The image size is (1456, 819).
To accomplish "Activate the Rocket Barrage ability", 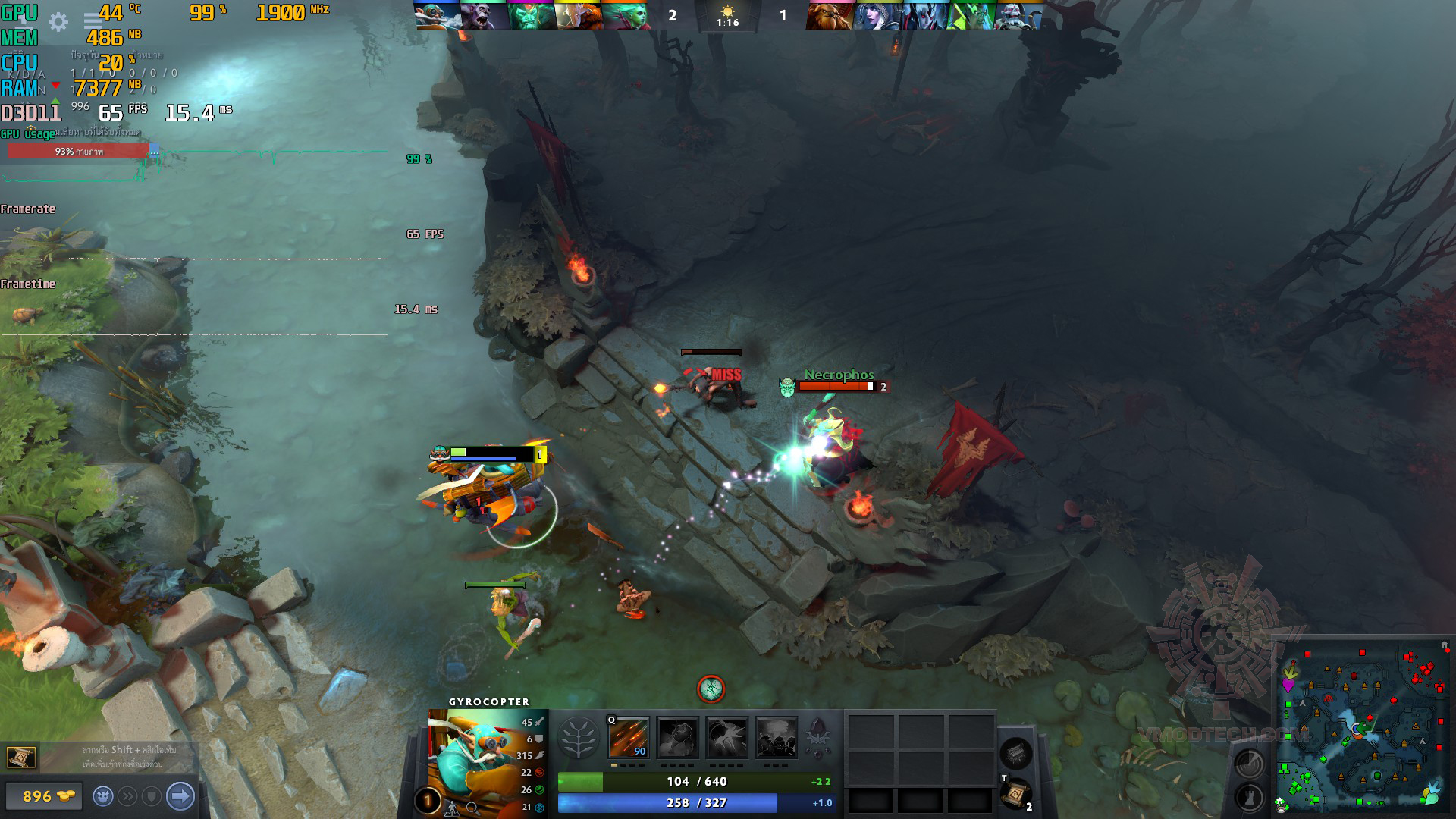I will [629, 737].
